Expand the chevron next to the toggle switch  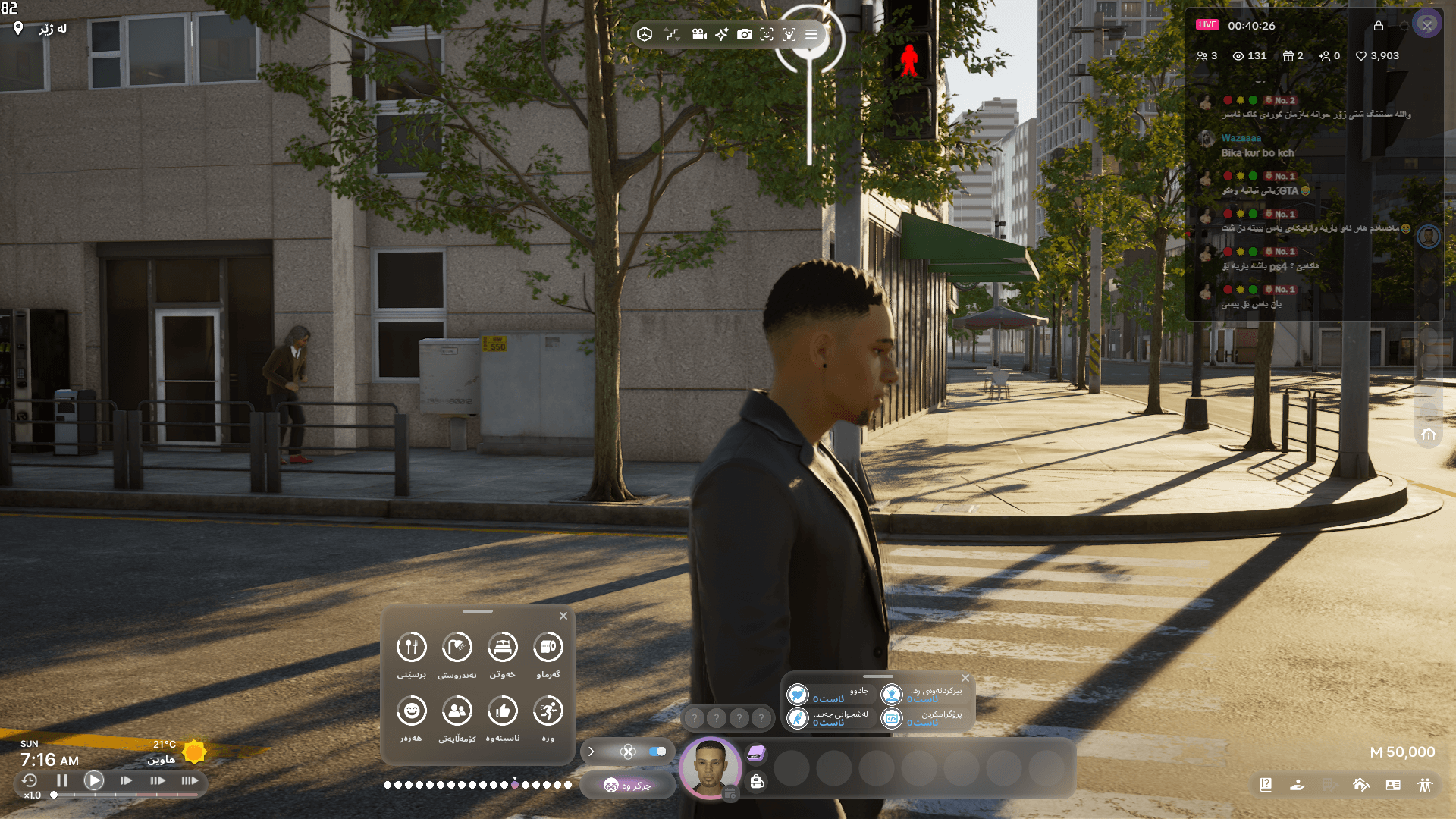click(591, 752)
